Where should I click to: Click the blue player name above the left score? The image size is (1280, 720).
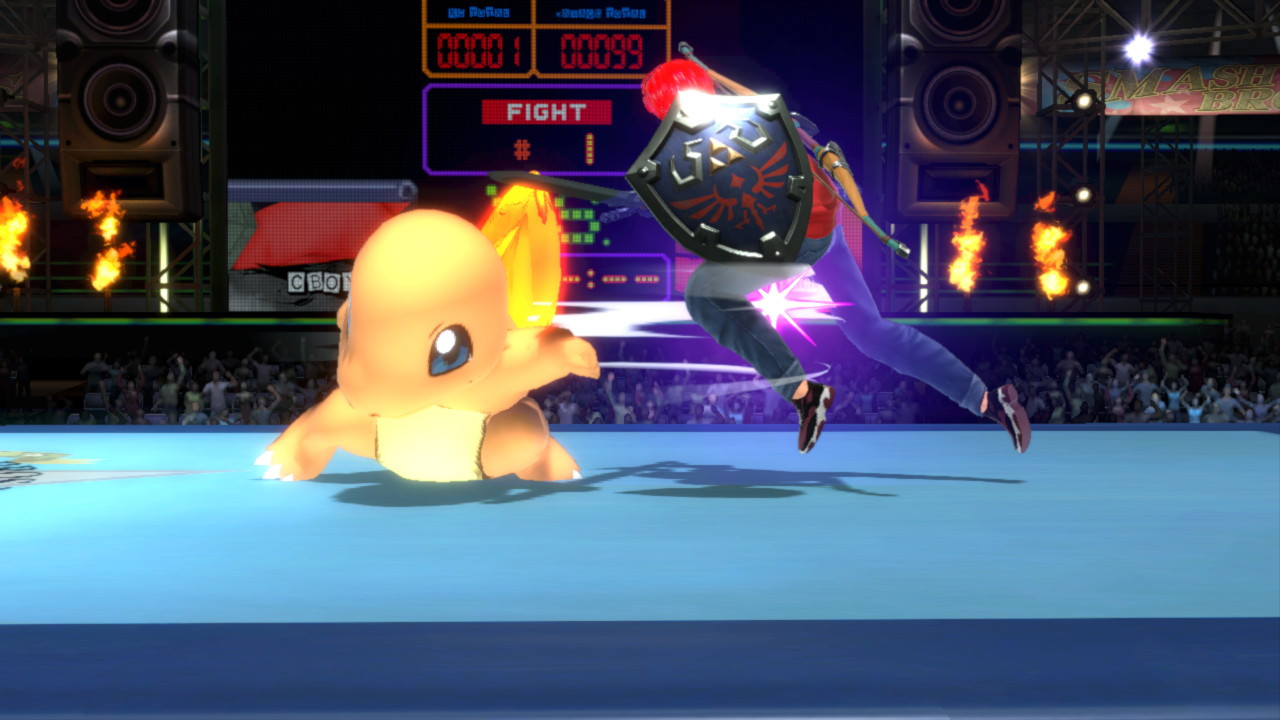478,11
